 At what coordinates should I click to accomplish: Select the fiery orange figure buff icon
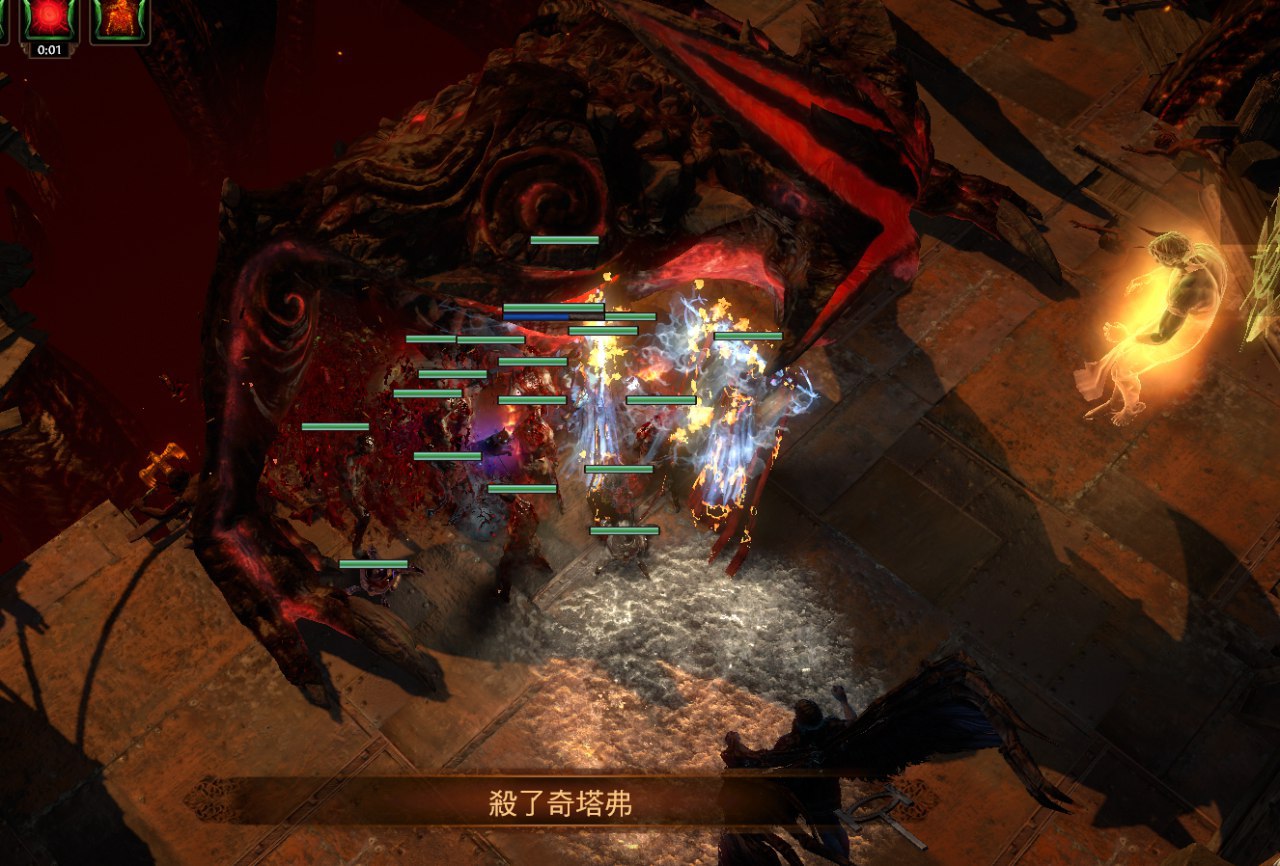coord(120,18)
